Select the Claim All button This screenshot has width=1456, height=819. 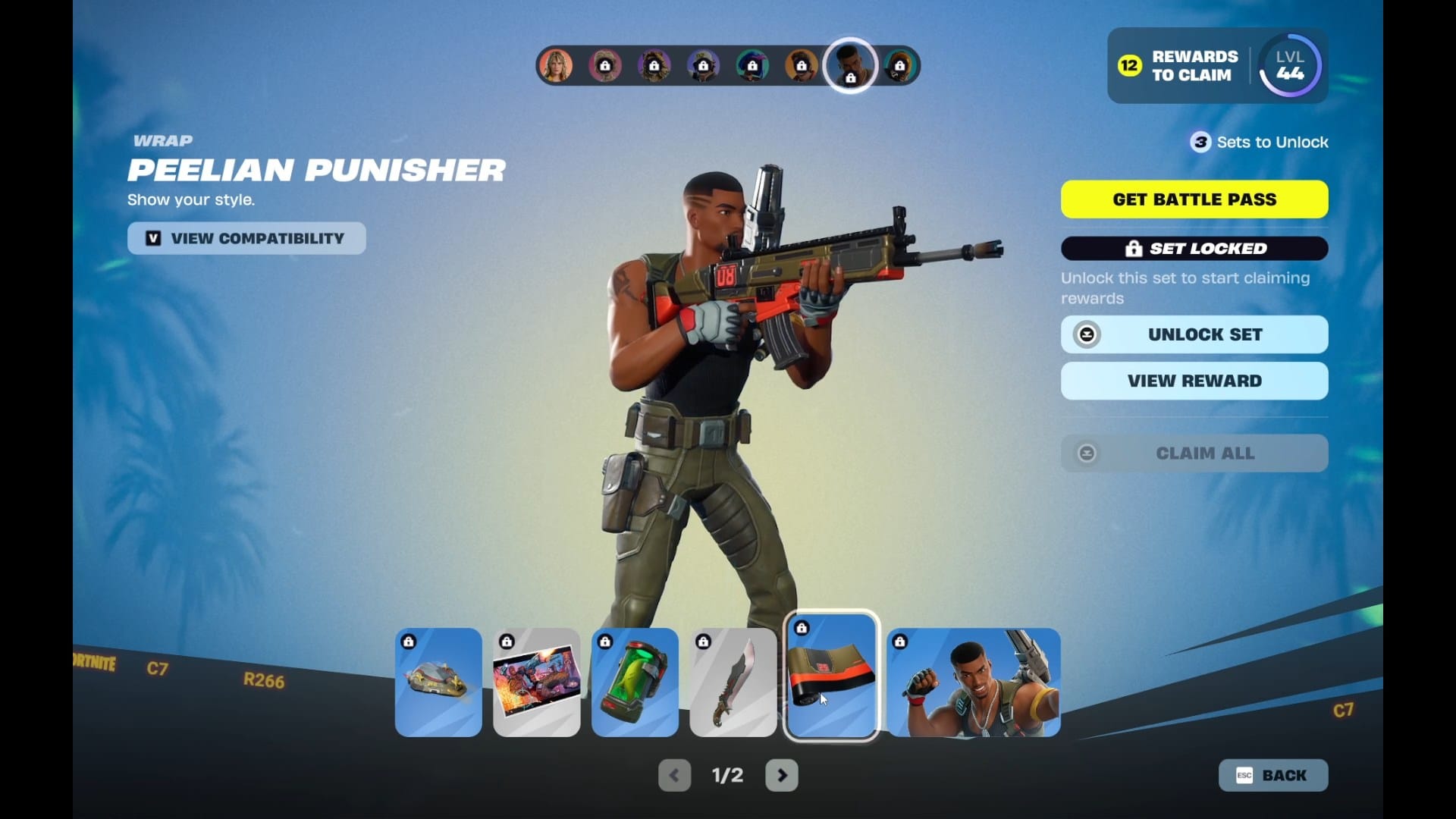[x=1194, y=453]
